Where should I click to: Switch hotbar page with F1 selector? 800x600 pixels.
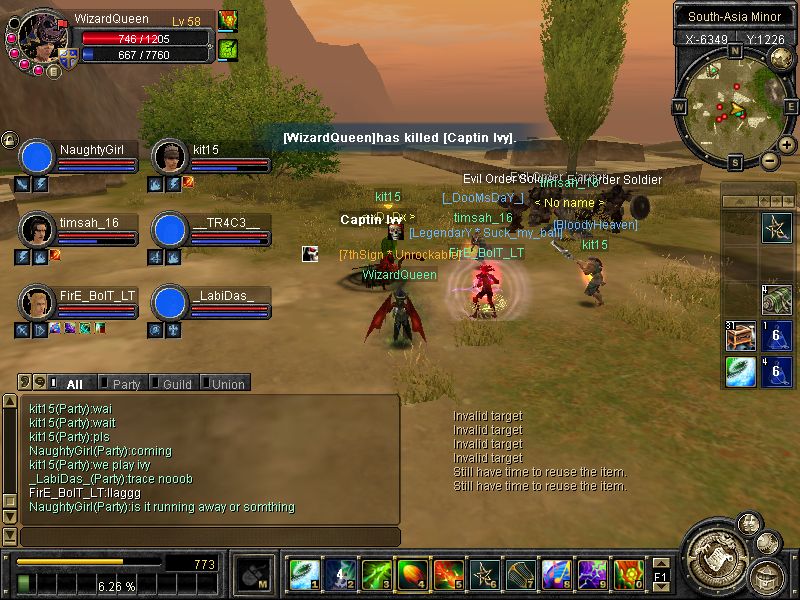pos(660,575)
